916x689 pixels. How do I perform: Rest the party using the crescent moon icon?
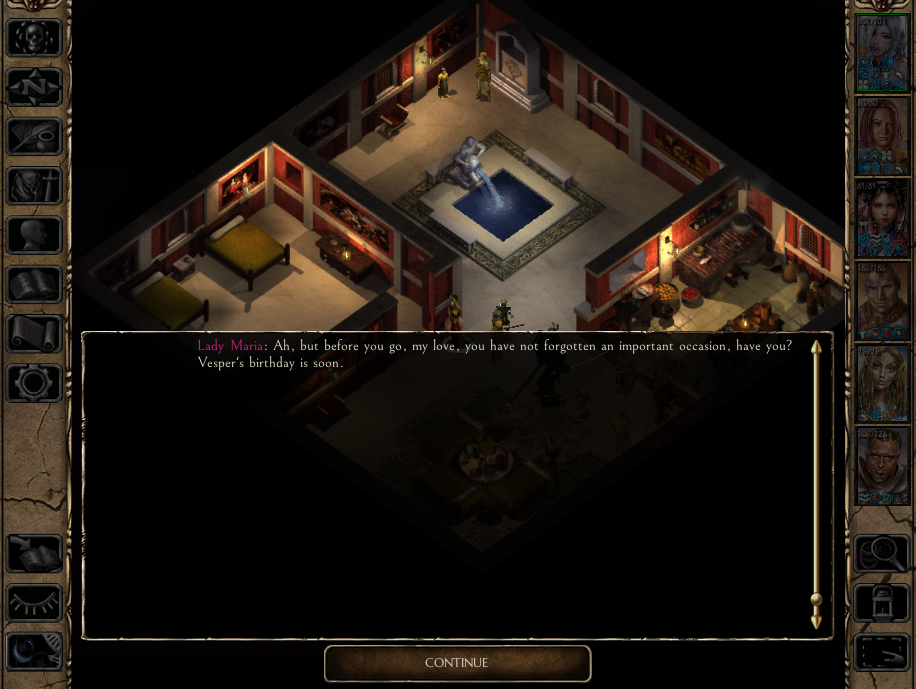pos(35,651)
